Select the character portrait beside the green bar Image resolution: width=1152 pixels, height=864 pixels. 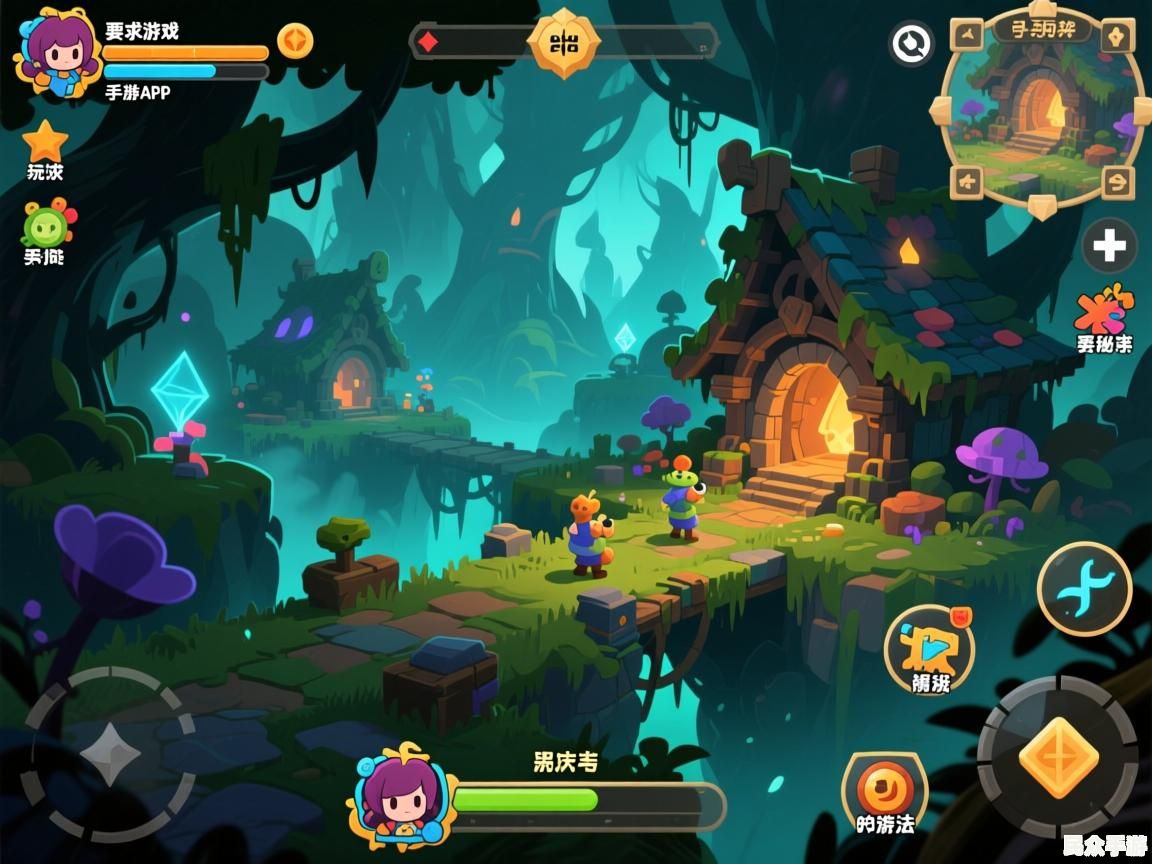click(399, 793)
